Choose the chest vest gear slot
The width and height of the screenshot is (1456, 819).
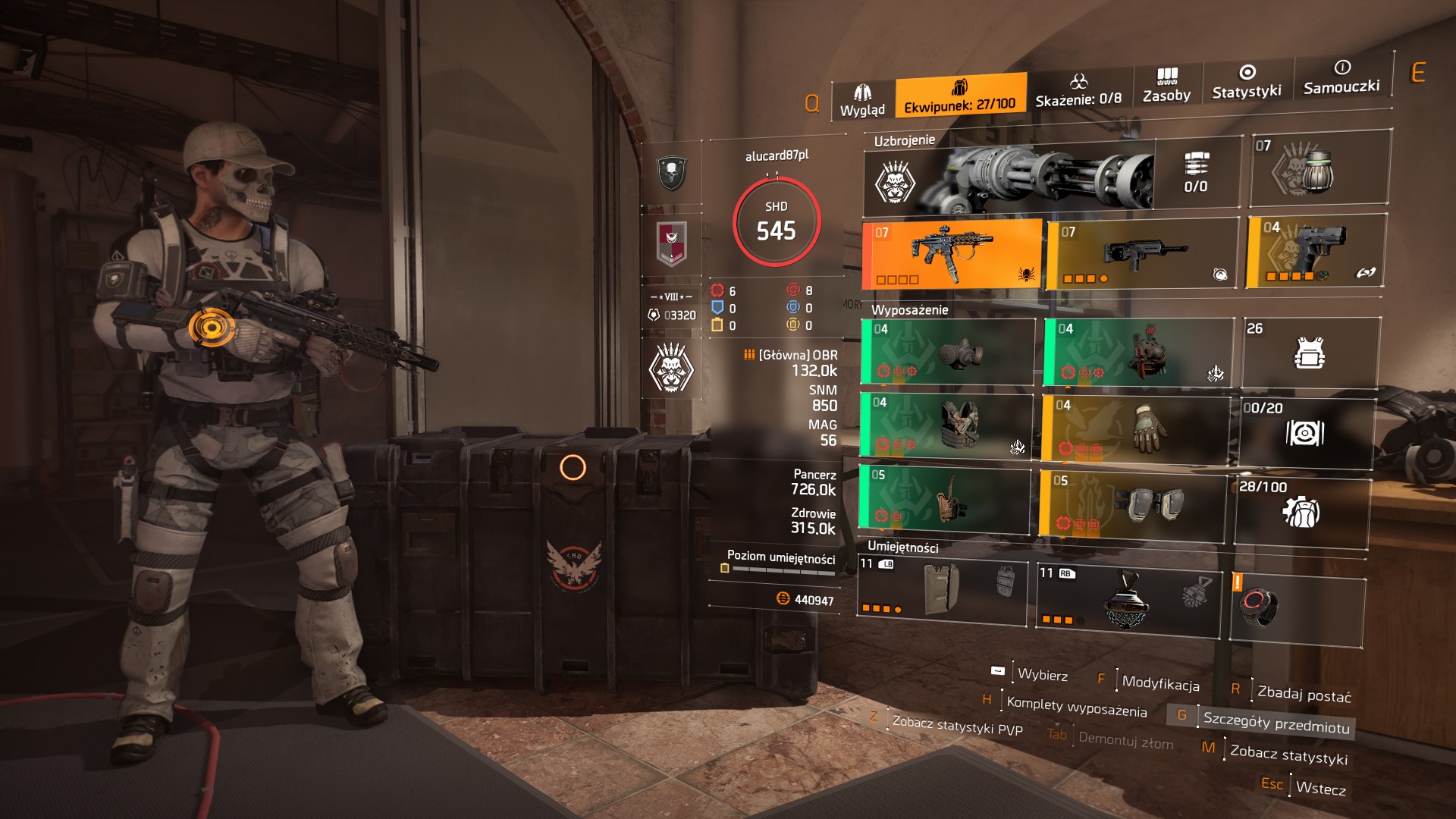946,425
